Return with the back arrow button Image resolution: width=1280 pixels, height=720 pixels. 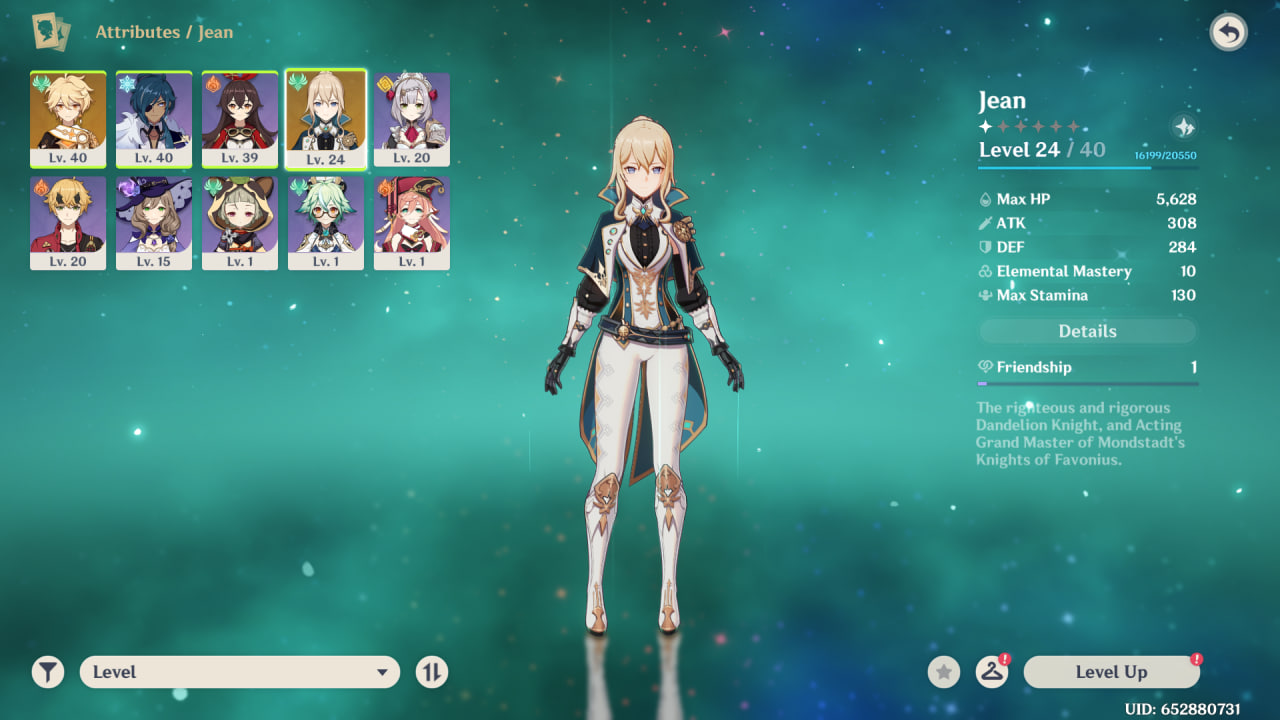point(1228,33)
